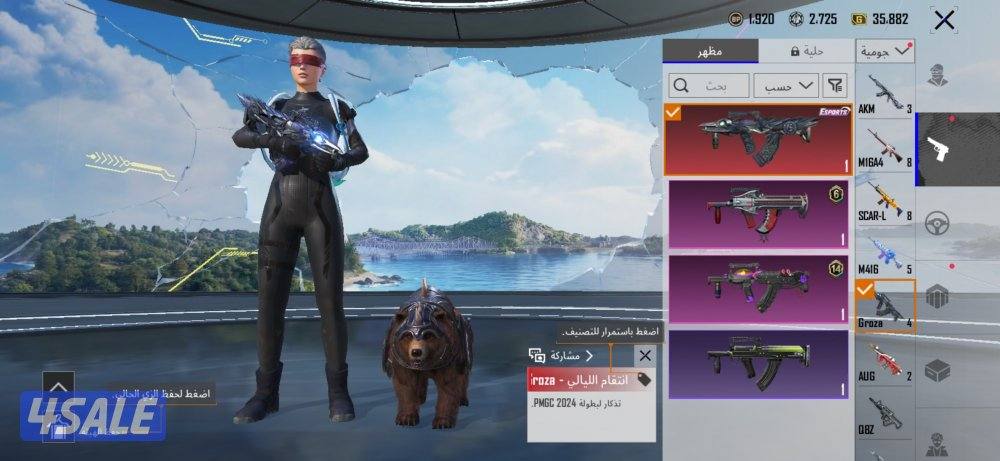Screen dimensions: 1000x461
Task: Choose QBZ in the weapon list
Action: (886, 414)
